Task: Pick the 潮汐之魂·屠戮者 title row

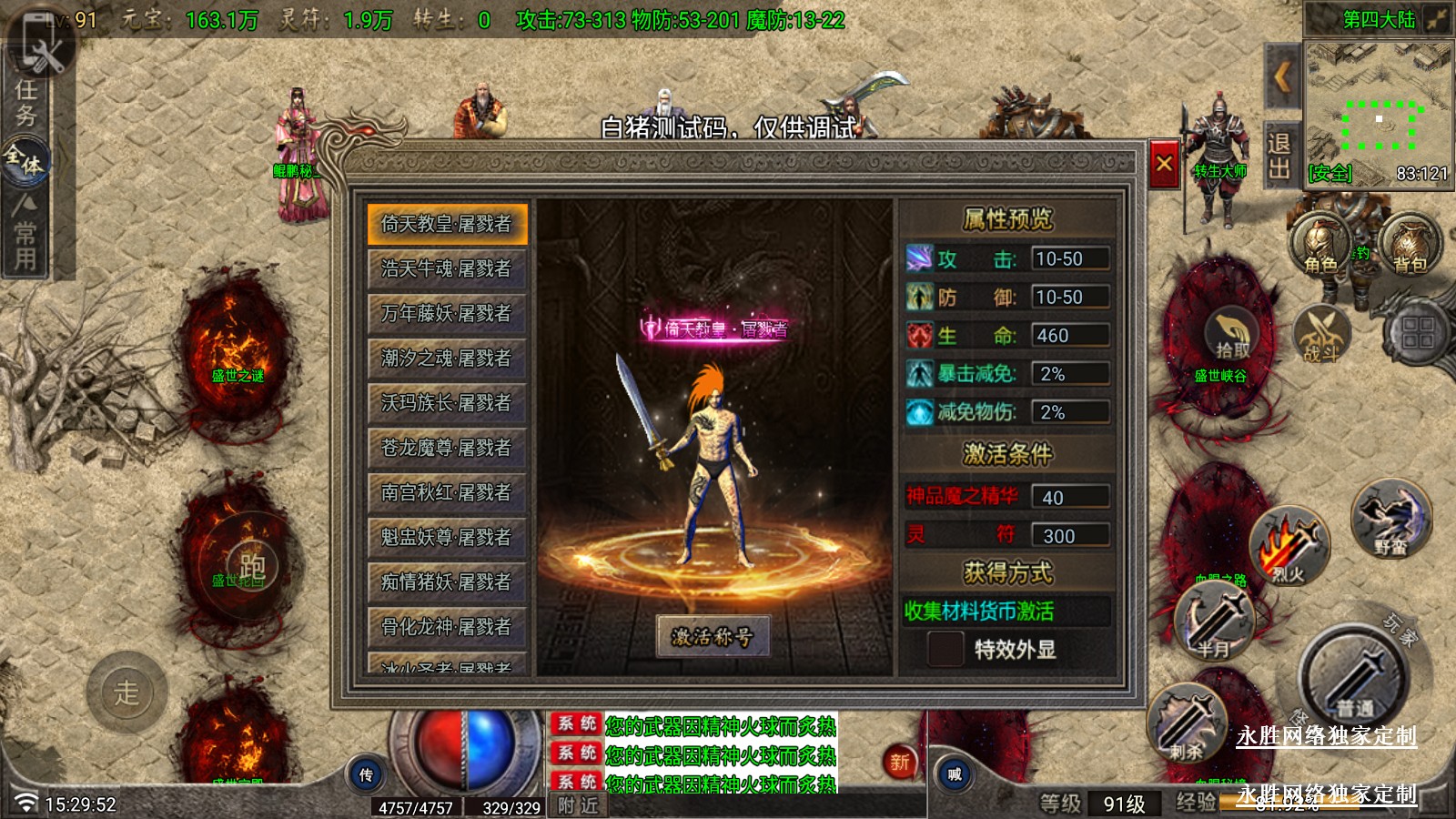Action: pos(447,358)
